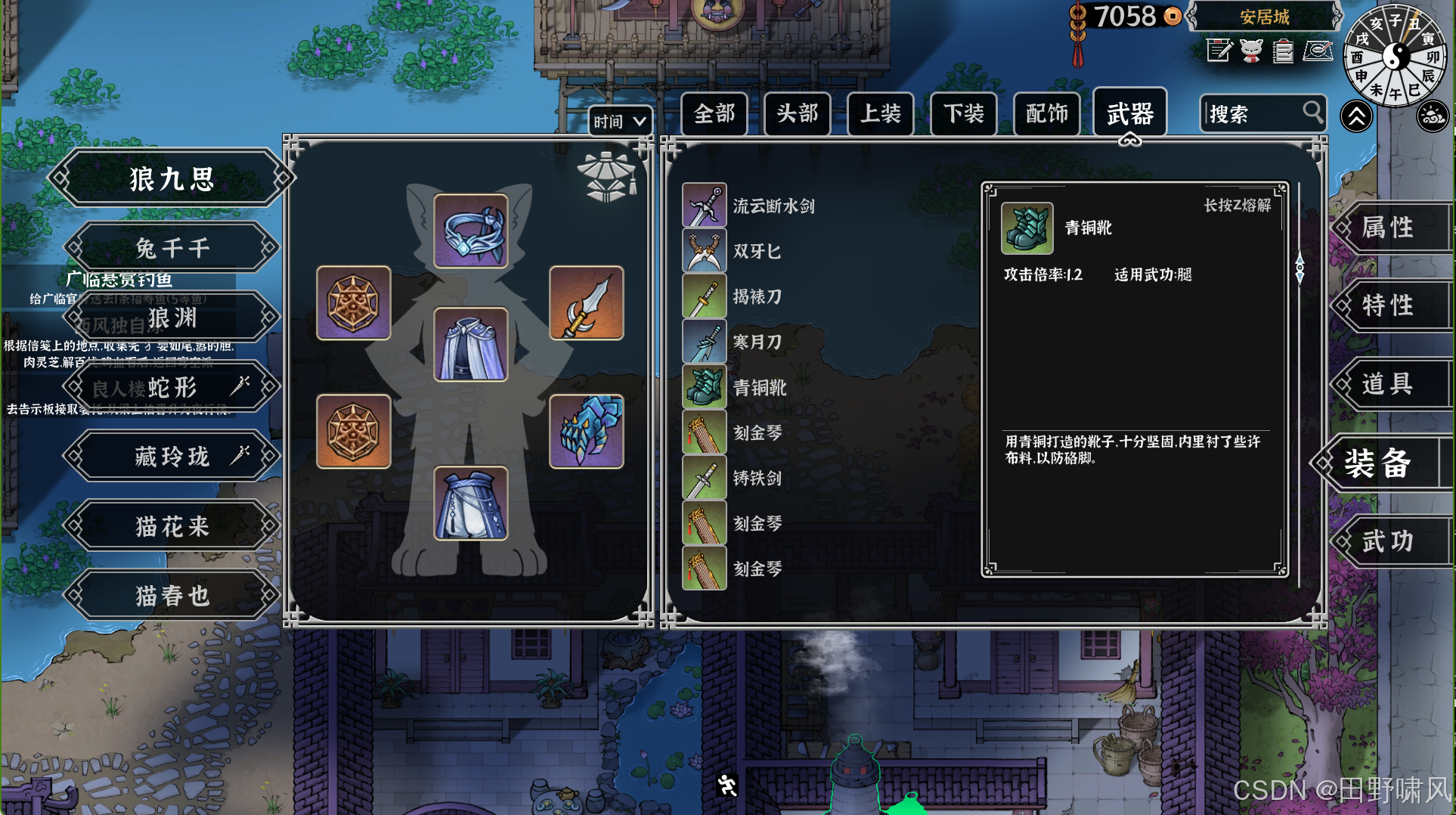Click the equipped headband slot
This screenshot has height=815, width=1456.
470,231
